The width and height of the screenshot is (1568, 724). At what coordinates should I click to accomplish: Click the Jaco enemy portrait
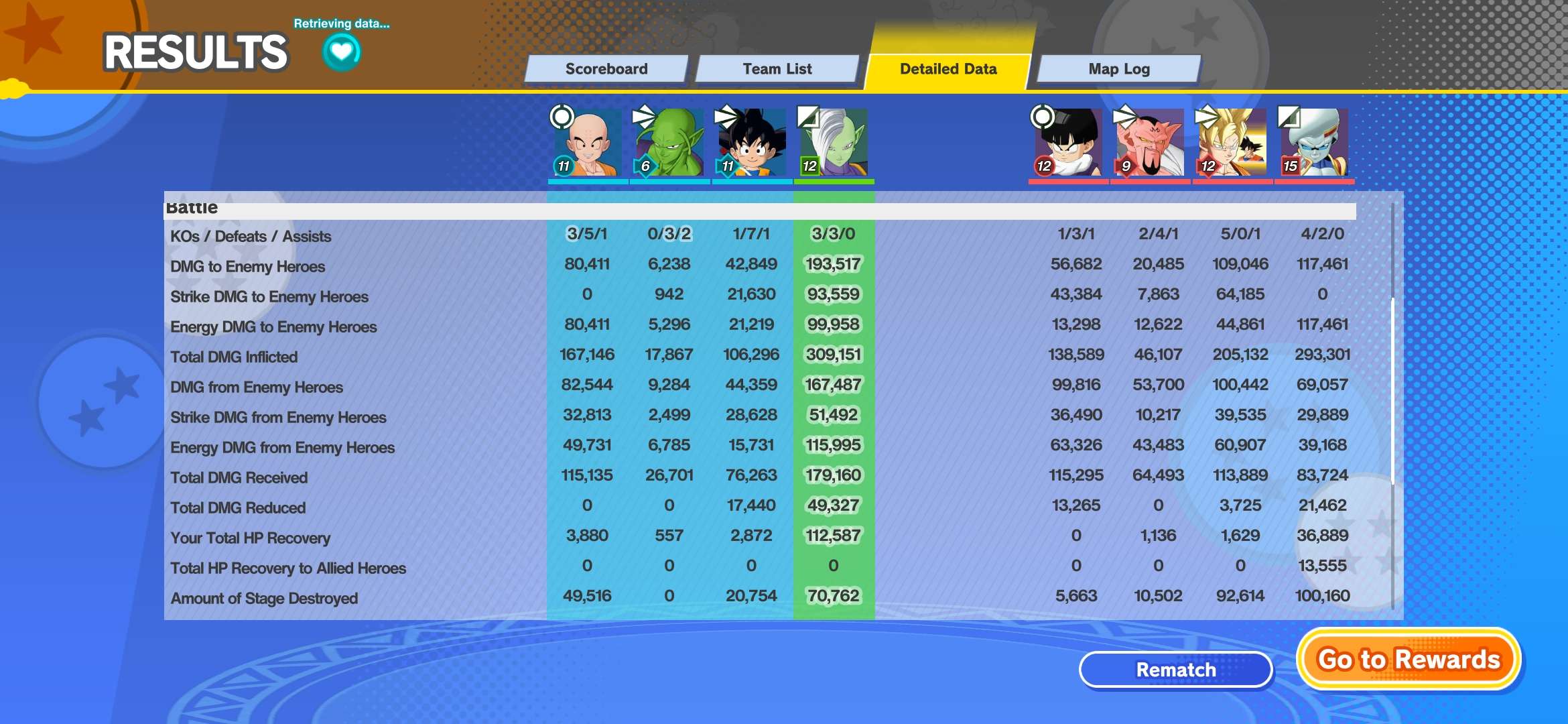click(x=1314, y=143)
